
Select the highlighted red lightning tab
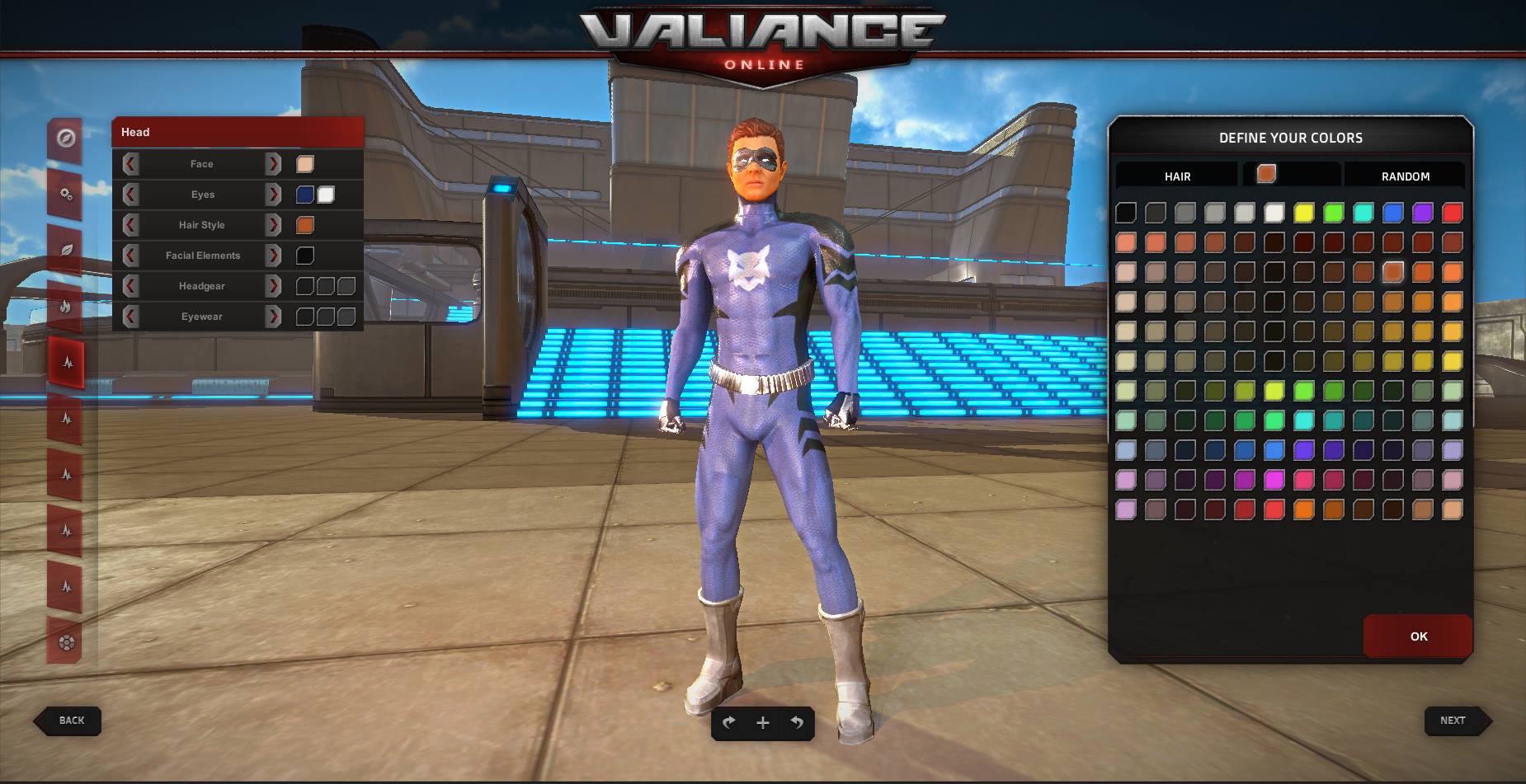click(68, 361)
